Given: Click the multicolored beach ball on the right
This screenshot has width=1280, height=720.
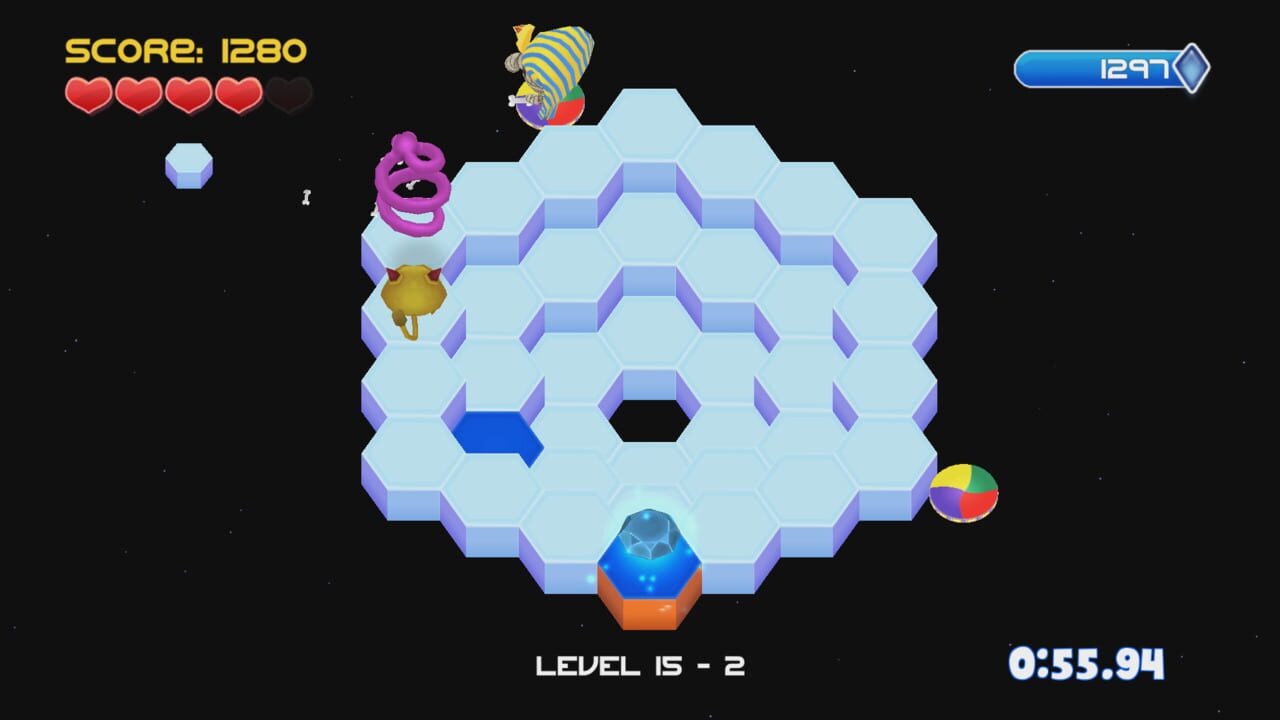Looking at the screenshot, I should pos(962,490).
